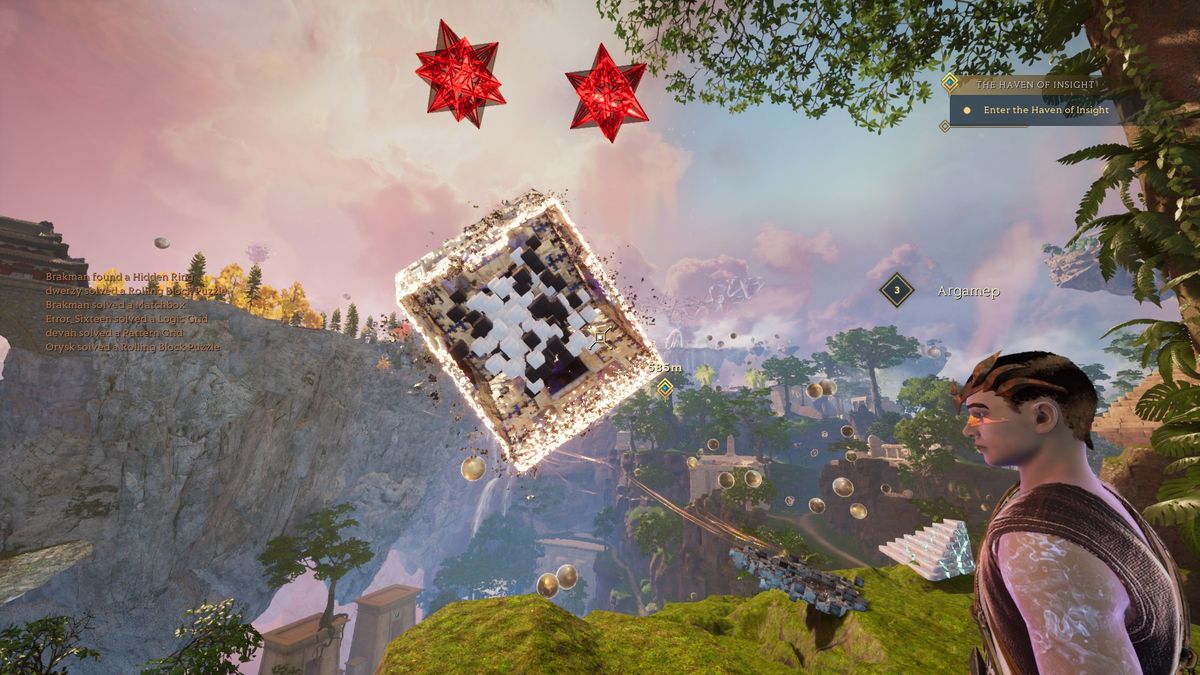Select Argamep's level 3 badge

coord(897,291)
